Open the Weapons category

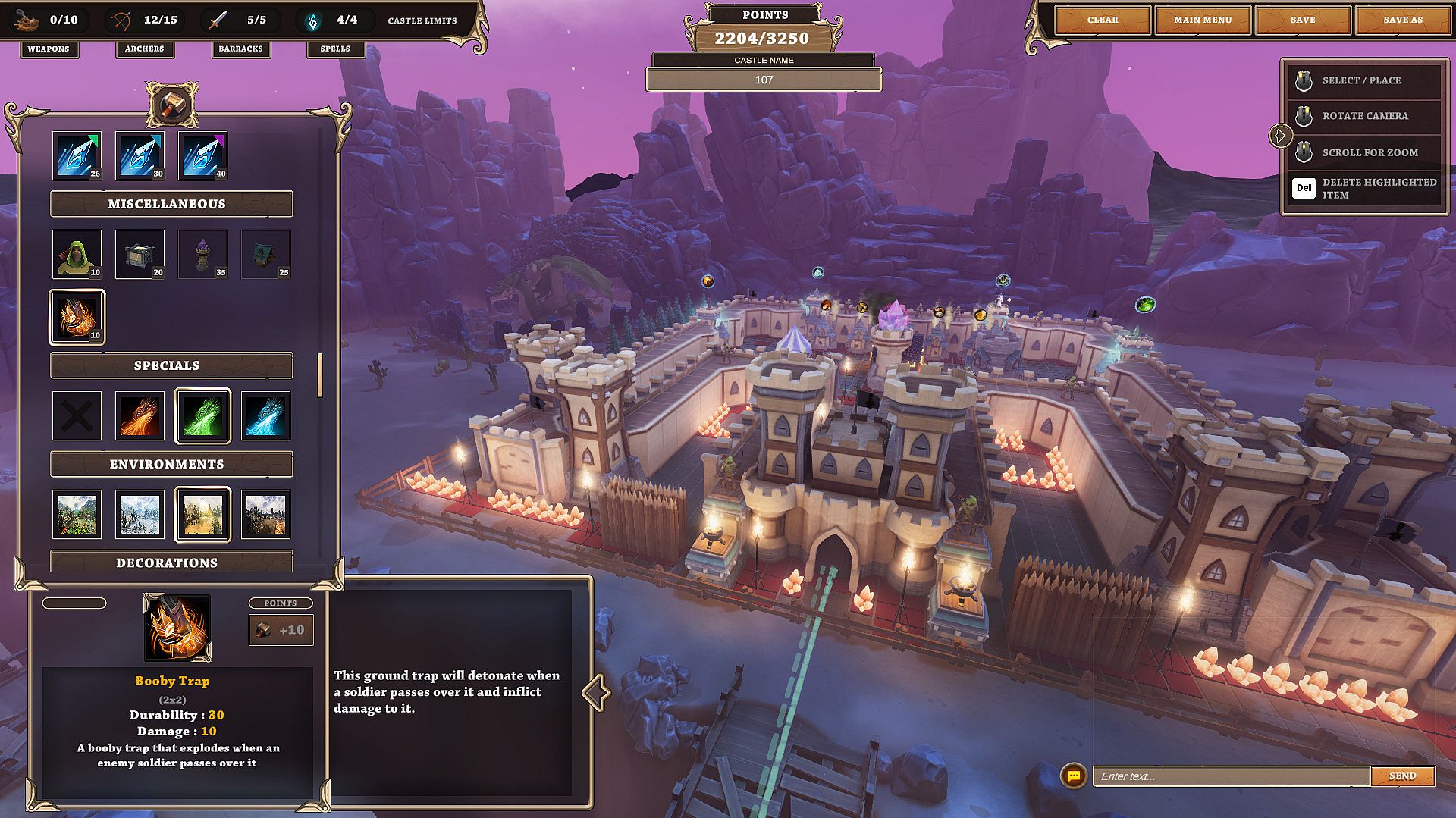[49, 49]
